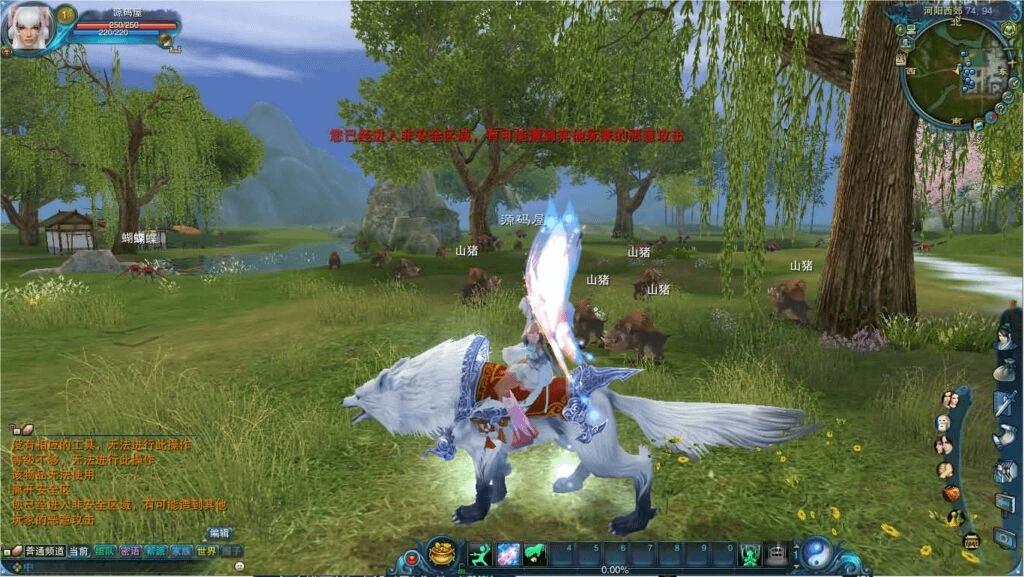The image size is (1024, 577).
Task: Open the 普通频道 channel selector
Action: 44,551
